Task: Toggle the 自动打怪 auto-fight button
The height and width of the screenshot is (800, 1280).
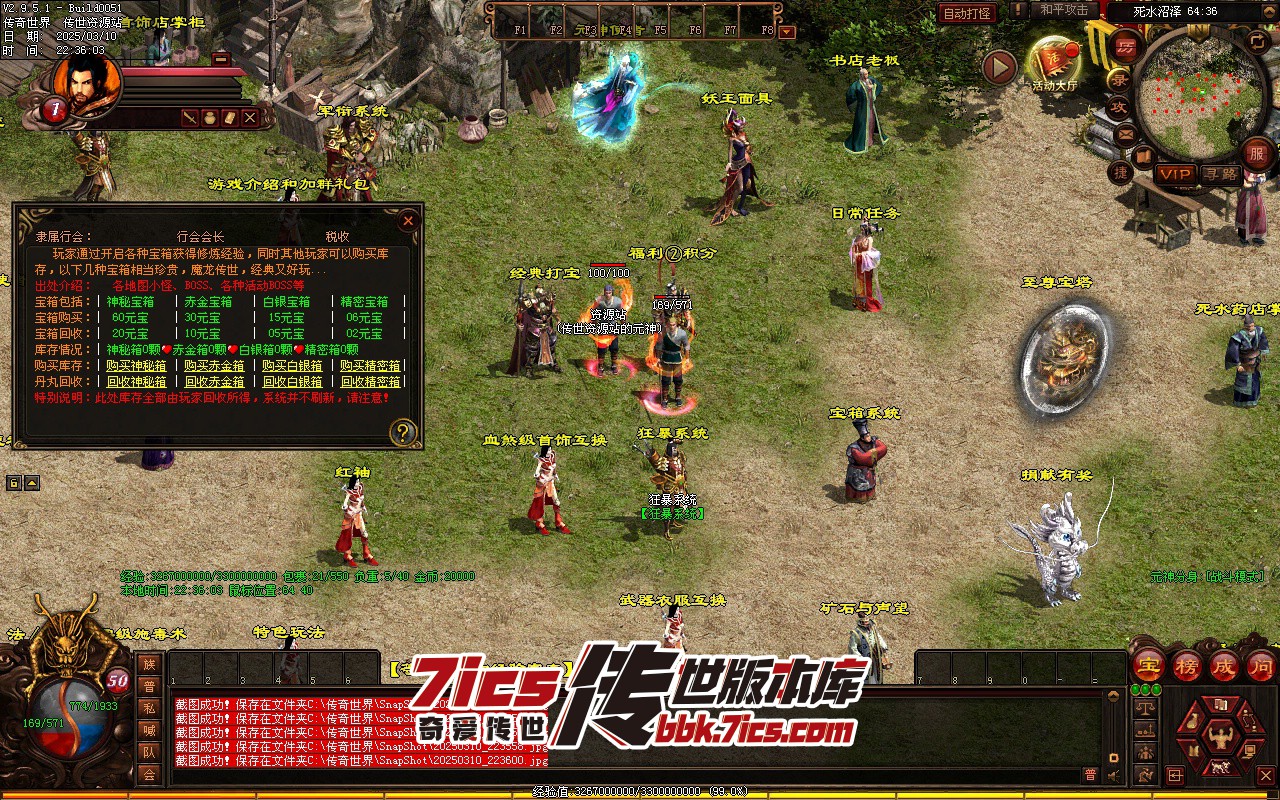Action: click(968, 13)
